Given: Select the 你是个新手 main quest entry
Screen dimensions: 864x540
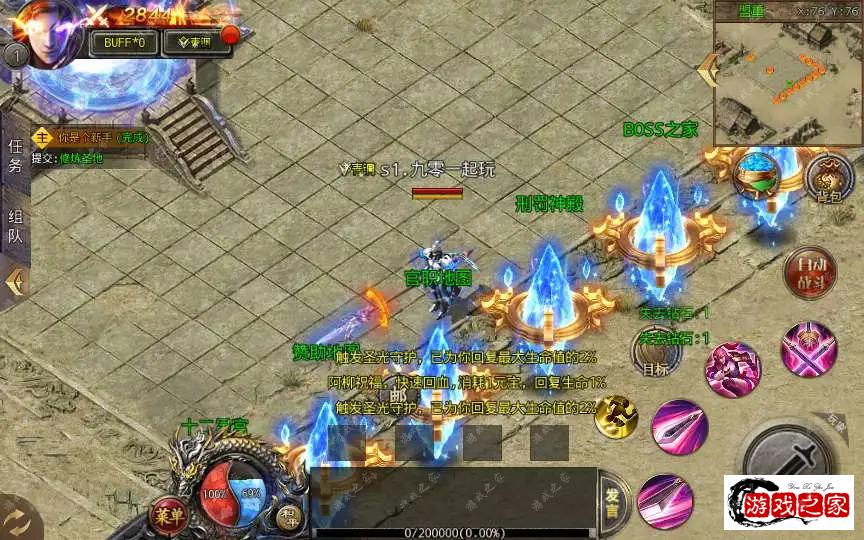Looking at the screenshot, I should point(90,137).
